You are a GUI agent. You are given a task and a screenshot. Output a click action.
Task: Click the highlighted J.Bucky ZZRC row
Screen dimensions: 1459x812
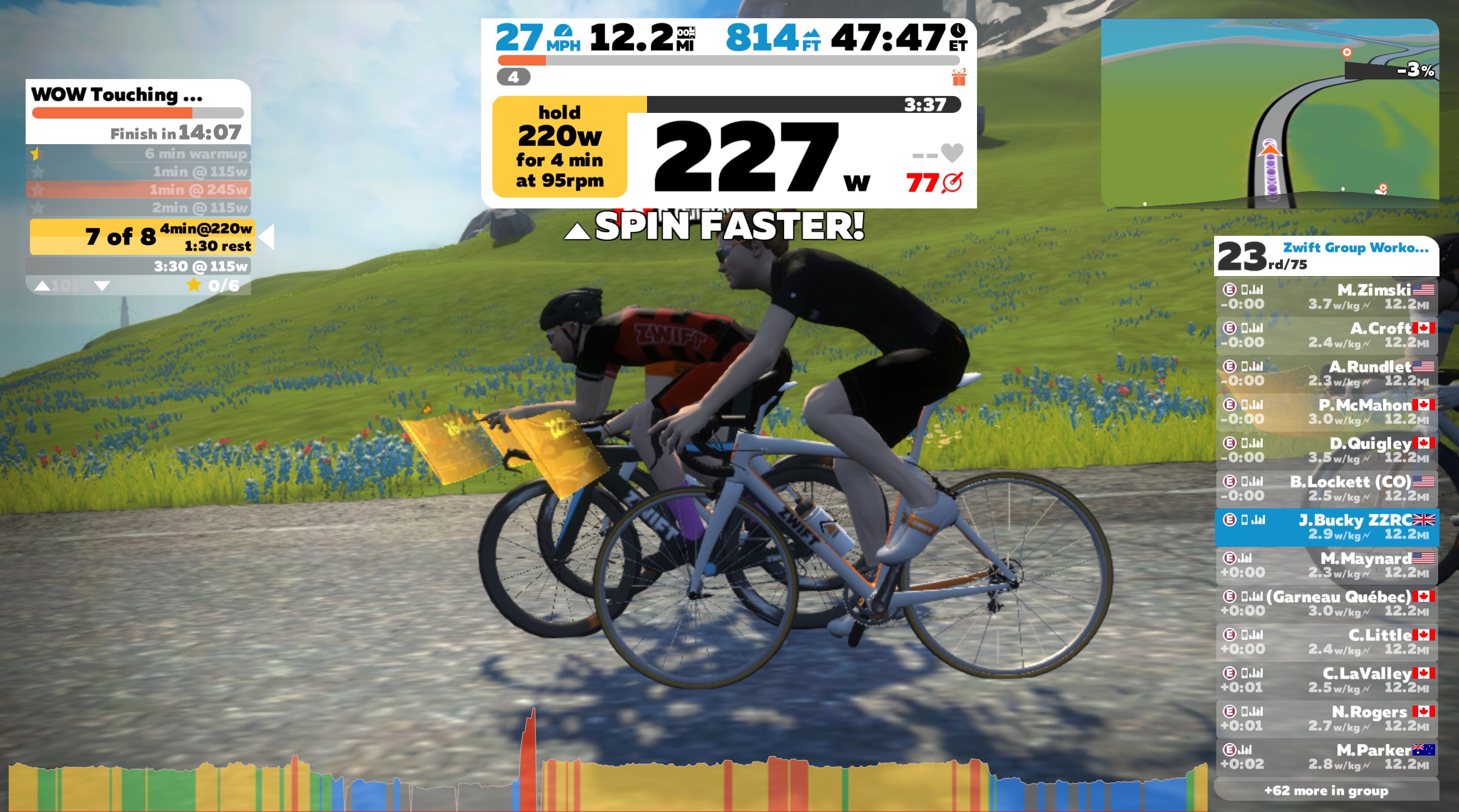tap(1326, 527)
